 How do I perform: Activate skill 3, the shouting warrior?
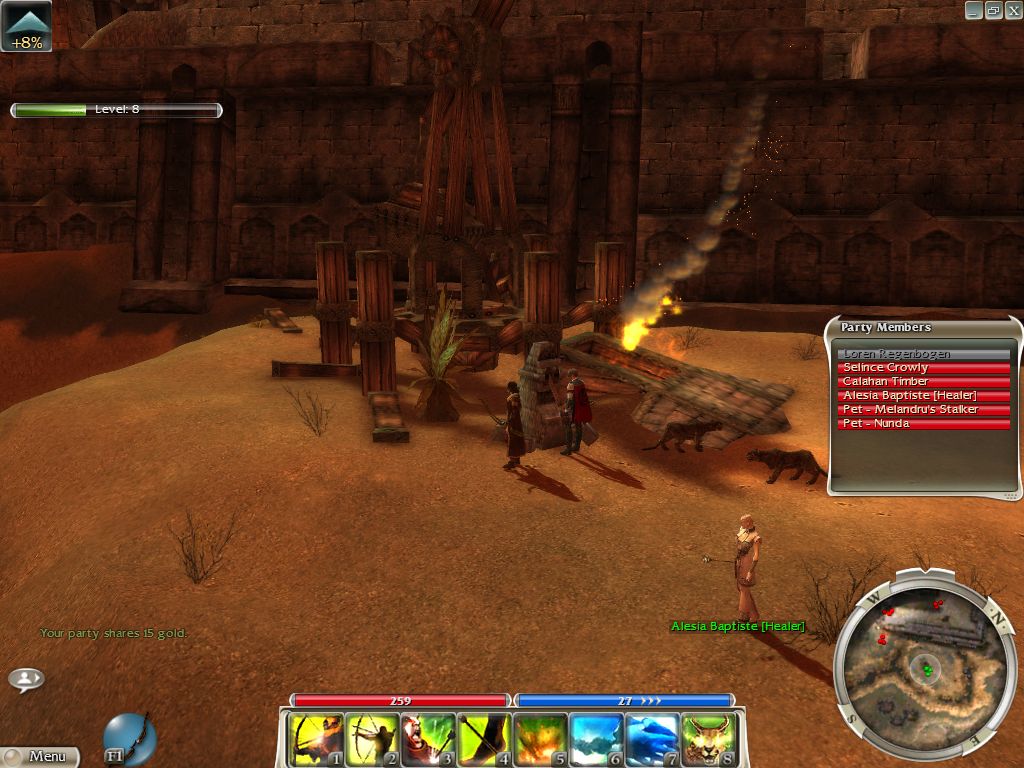(x=428, y=740)
